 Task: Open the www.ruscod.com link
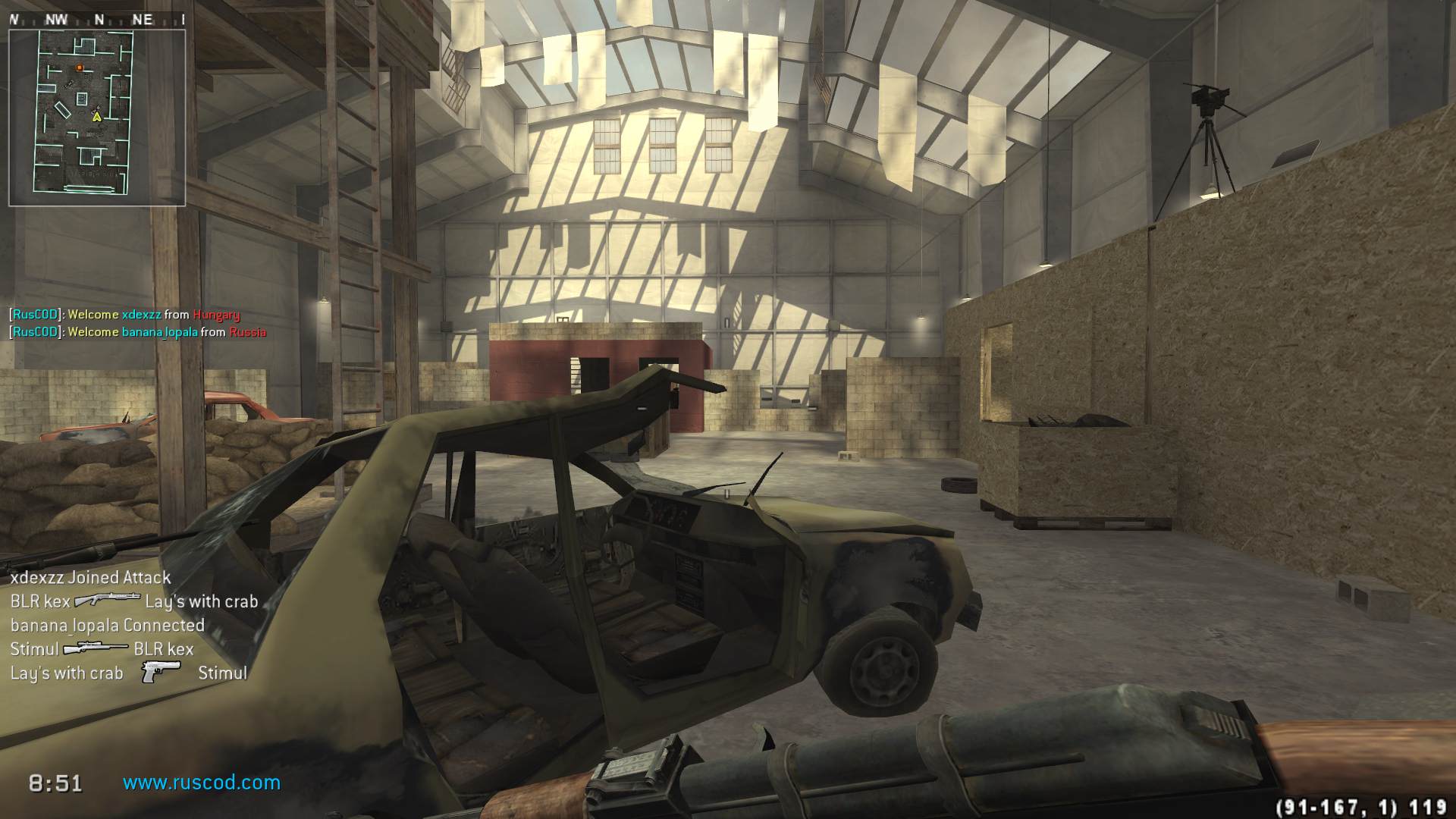pyautogui.click(x=202, y=783)
